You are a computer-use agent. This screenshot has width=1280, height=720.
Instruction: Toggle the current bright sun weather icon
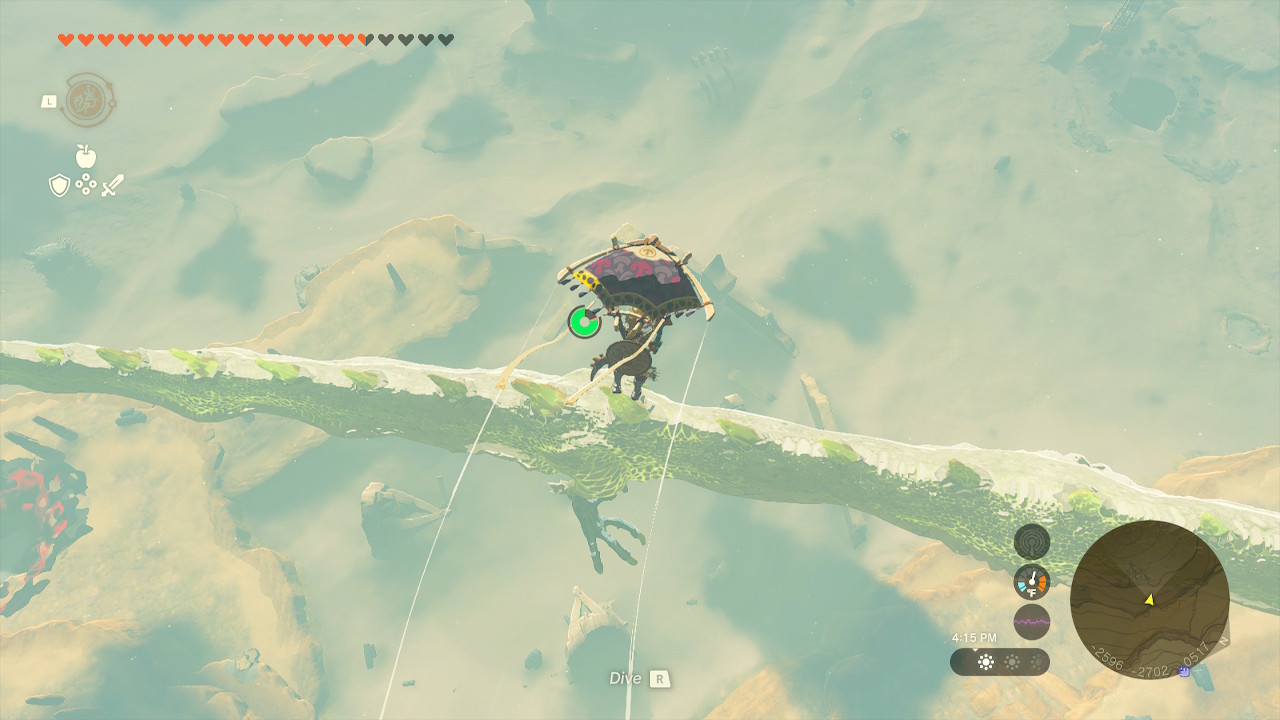(x=986, y=662)
